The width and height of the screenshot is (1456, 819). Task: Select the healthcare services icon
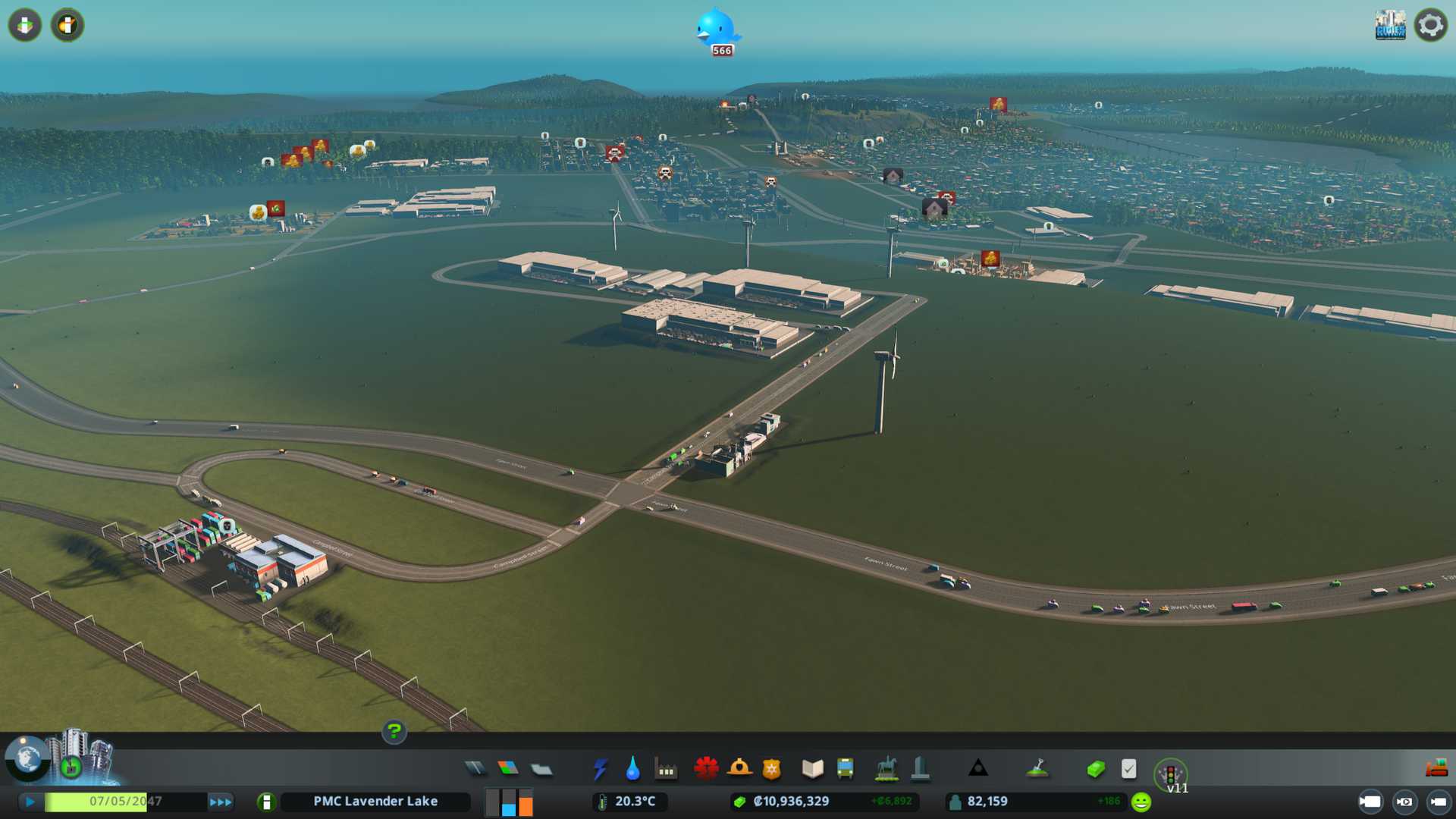click(x=706, y=768)
